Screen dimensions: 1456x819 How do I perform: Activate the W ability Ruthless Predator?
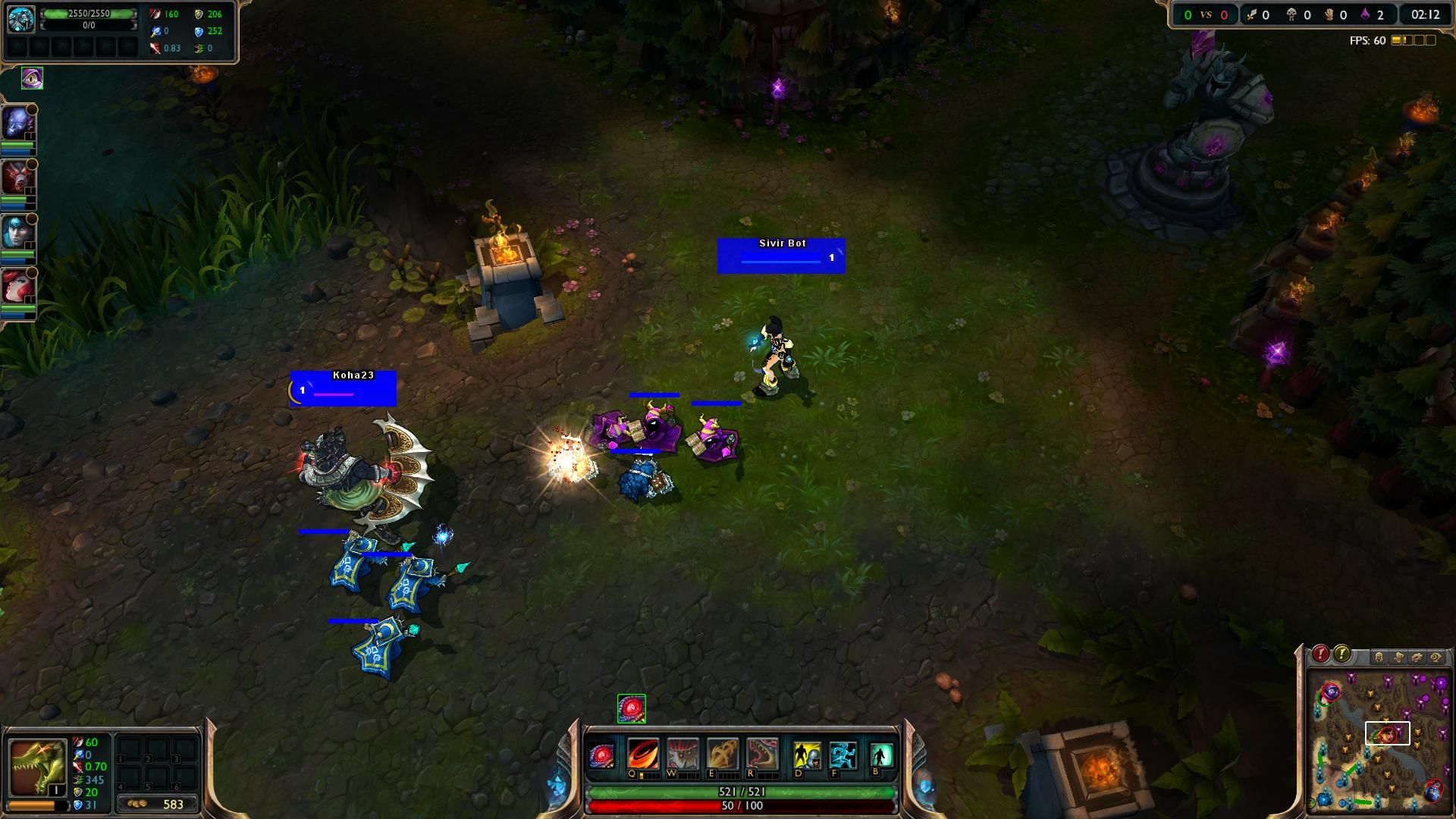682,755
